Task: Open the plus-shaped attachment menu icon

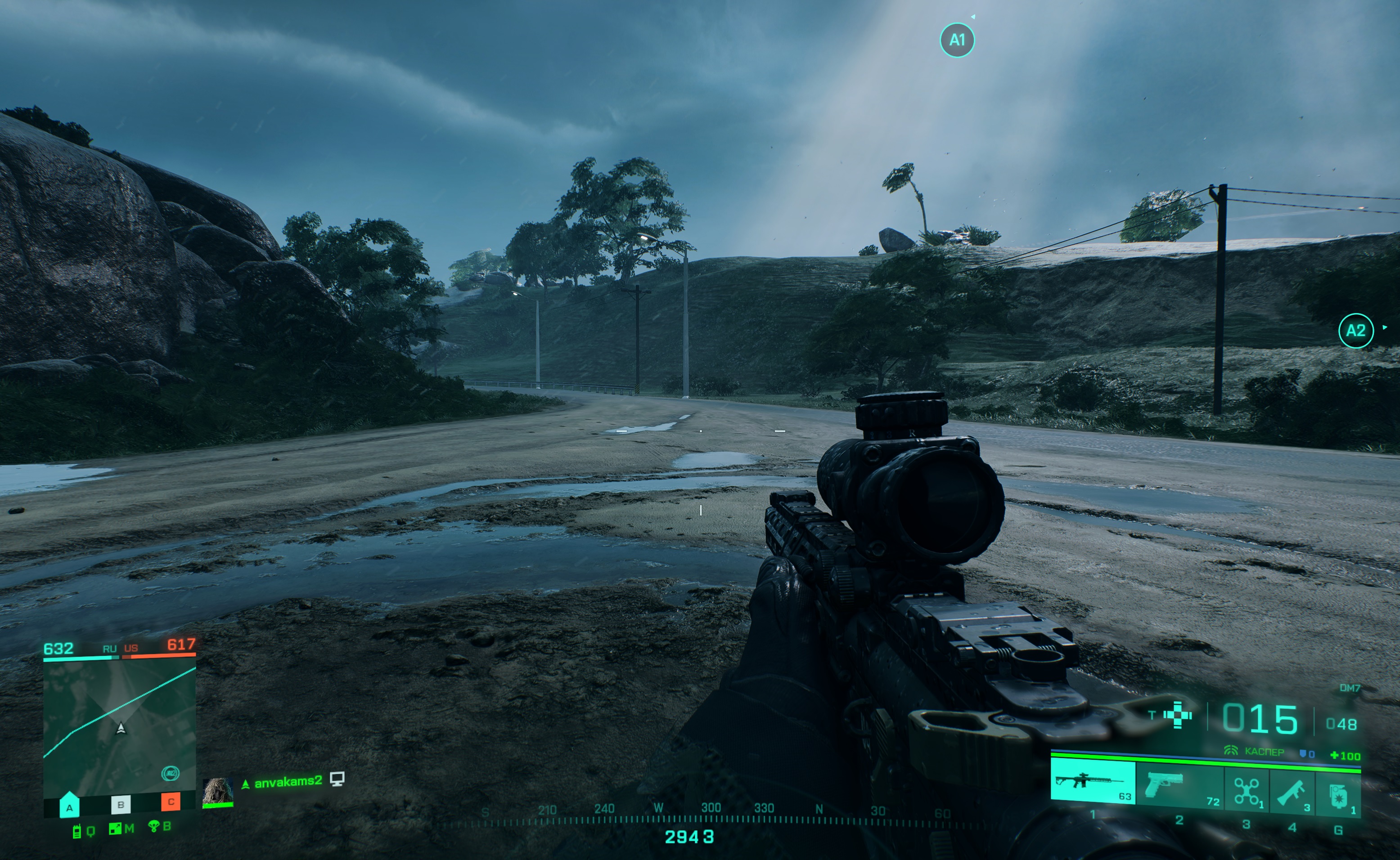Action: point(1178,716)
